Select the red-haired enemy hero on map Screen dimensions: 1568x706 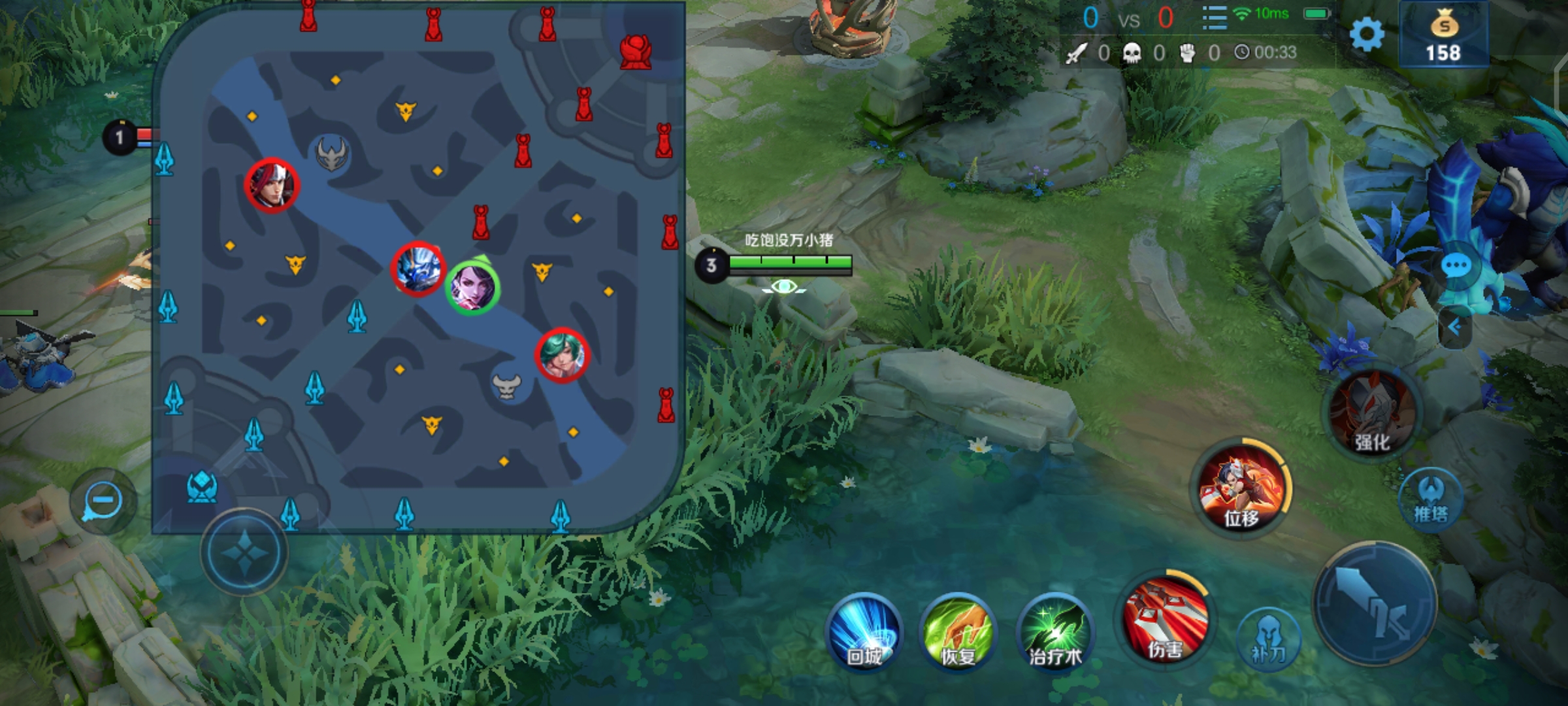pos(272,185)
